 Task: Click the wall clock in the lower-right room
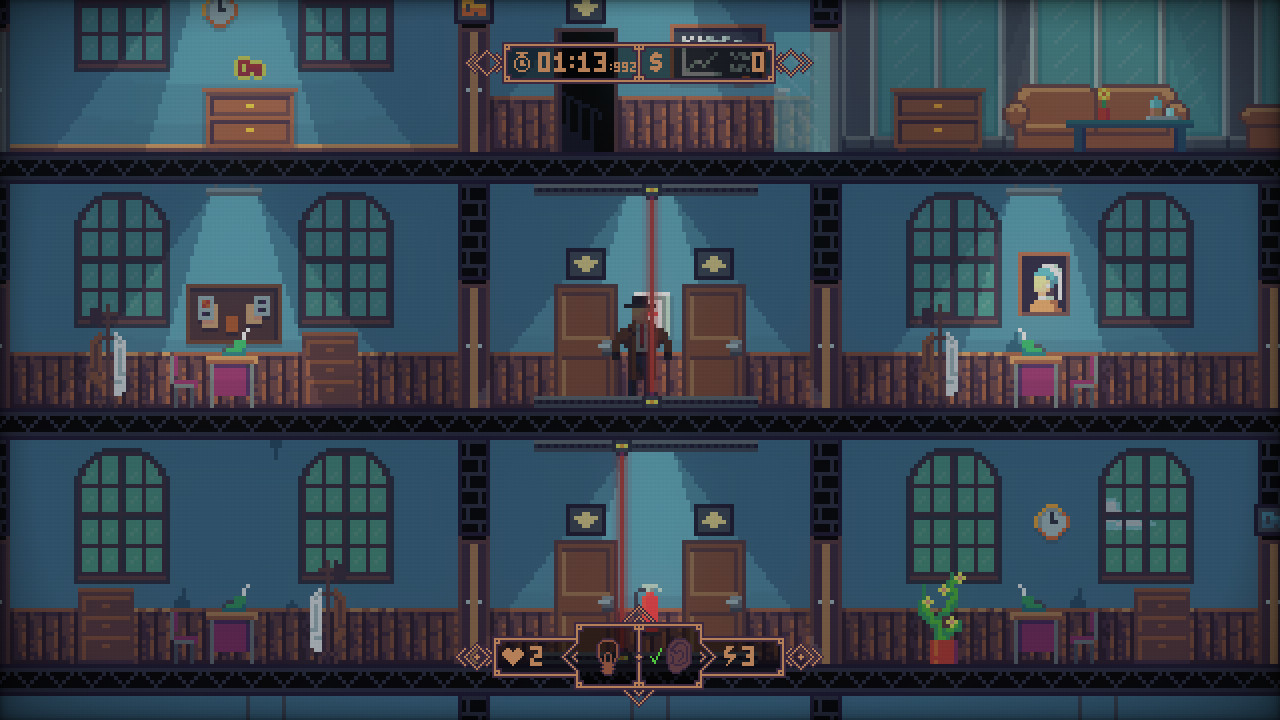point(1052,521)
